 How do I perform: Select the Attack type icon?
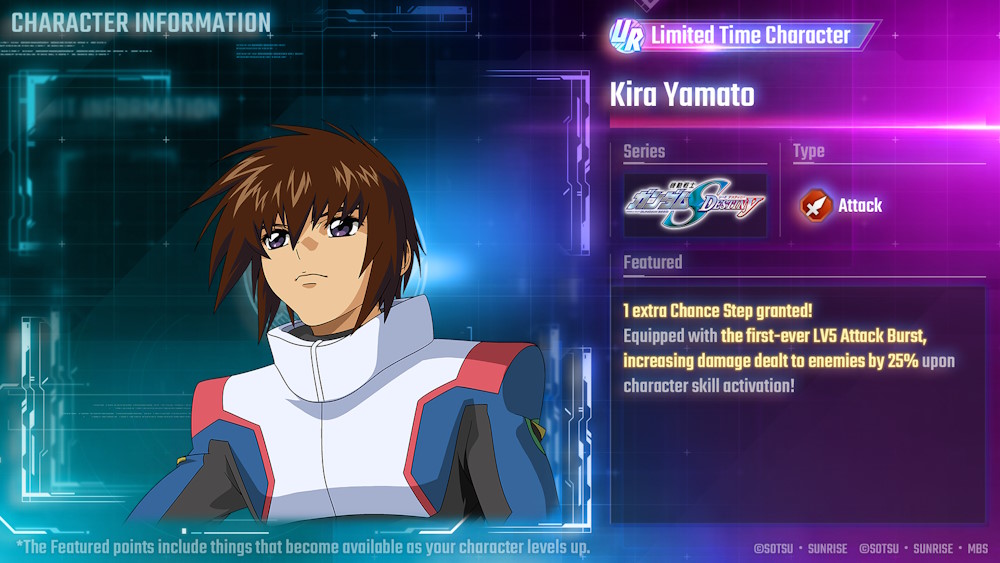point(816,206)
